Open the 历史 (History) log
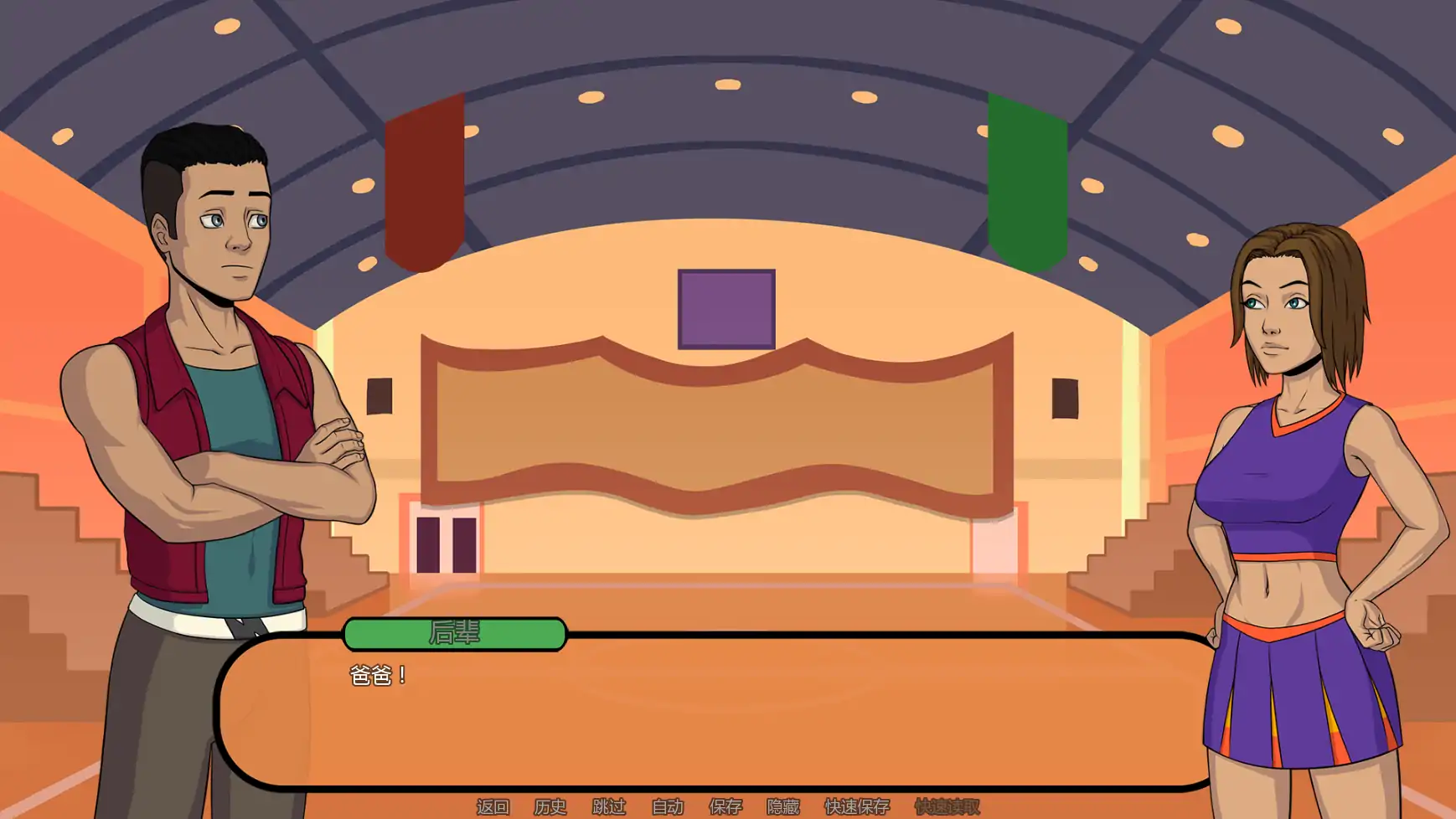The width and height of the screenshot is (1456, 819). (550, 806)
